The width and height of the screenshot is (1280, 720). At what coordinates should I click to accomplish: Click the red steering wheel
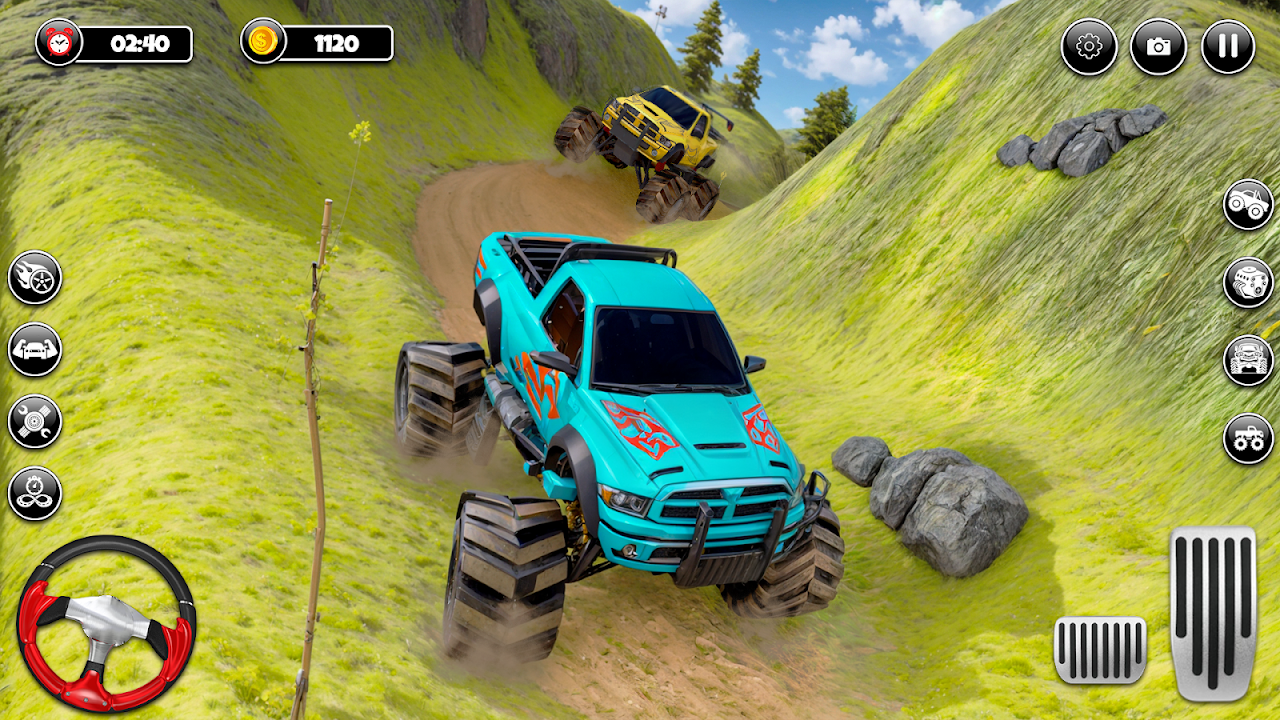coord(106,622)
